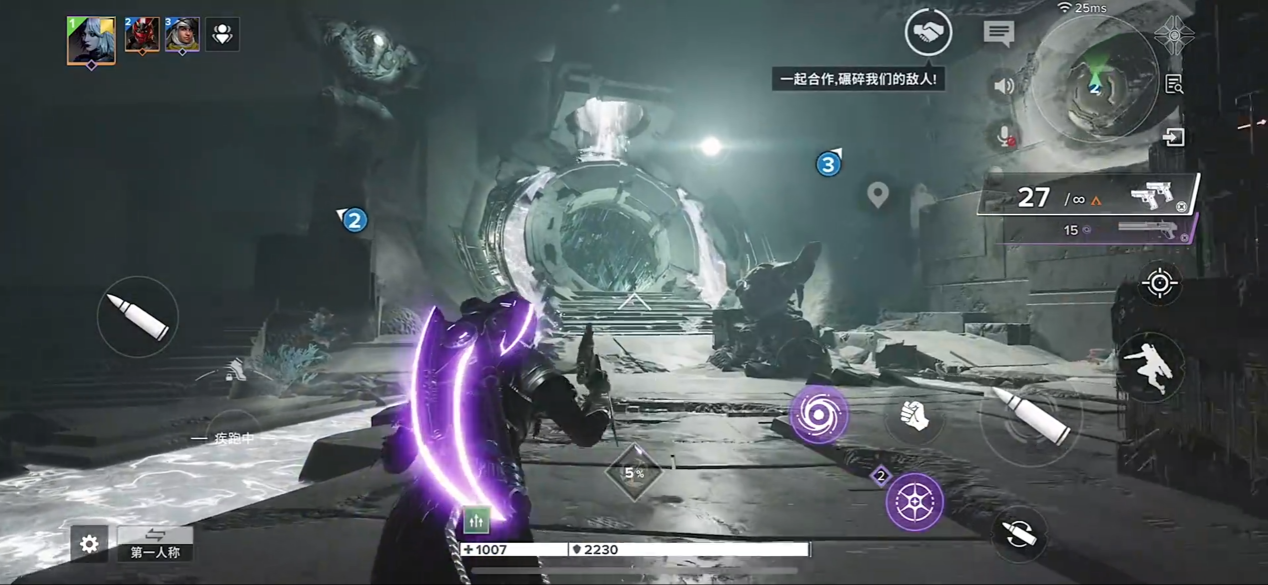This screenshot has width=1268, height=585.
Task: Toggle the 第一人称 first-person view button
Action: click(155, 544)
